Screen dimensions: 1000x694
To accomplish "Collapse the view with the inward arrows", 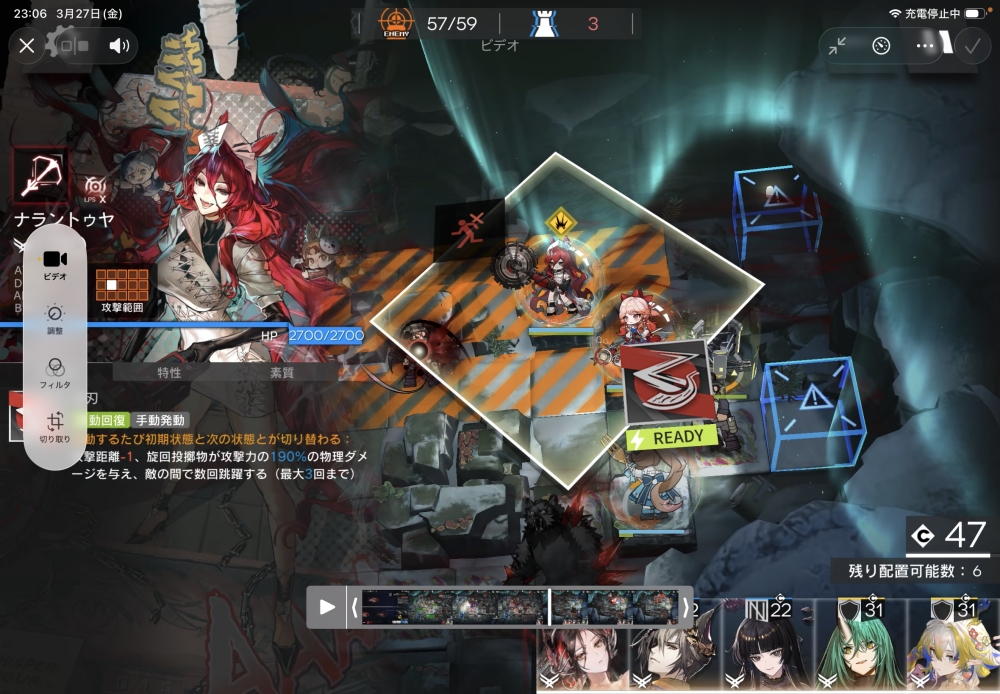I will tap(837, 45).
